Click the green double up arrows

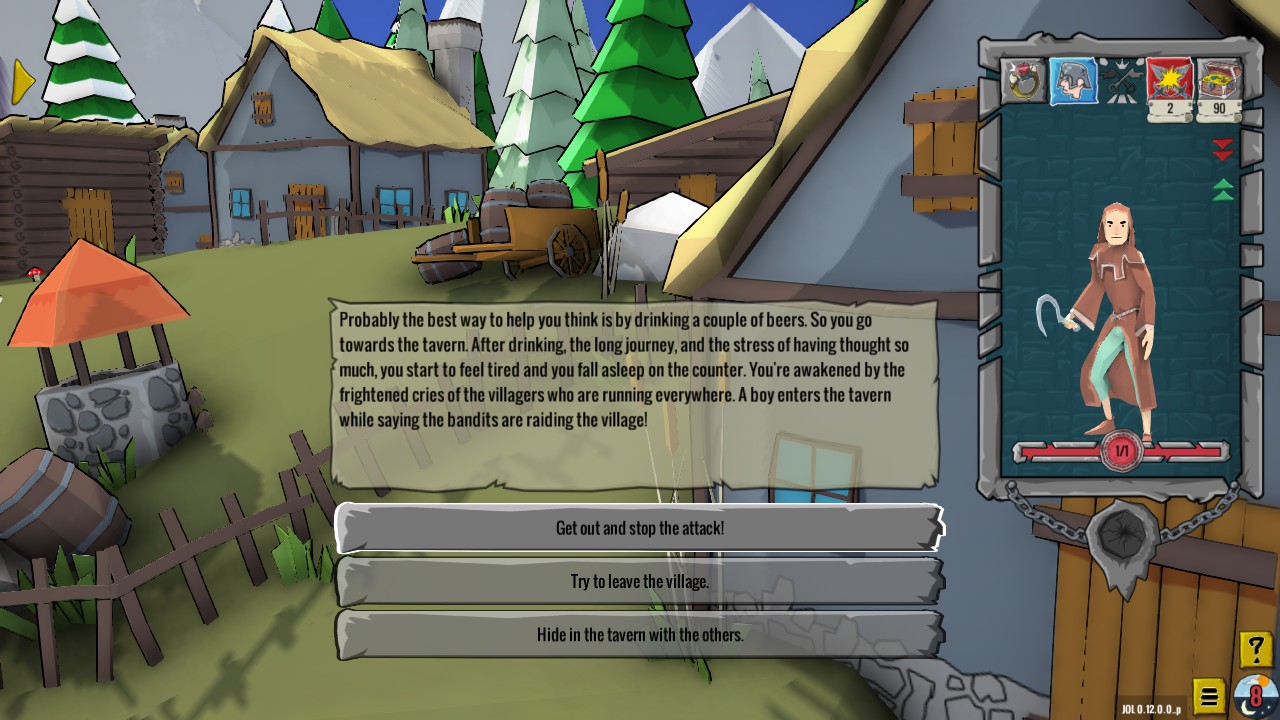[x=1222, y=189]
